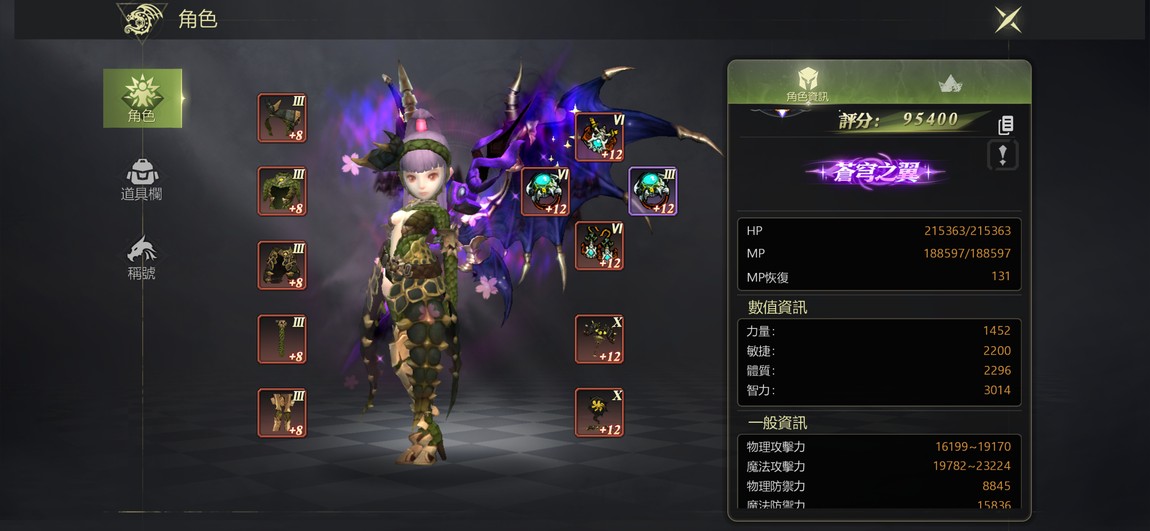
Task: Switch to the 稱號 titles tab
Action: click(142, 258)
